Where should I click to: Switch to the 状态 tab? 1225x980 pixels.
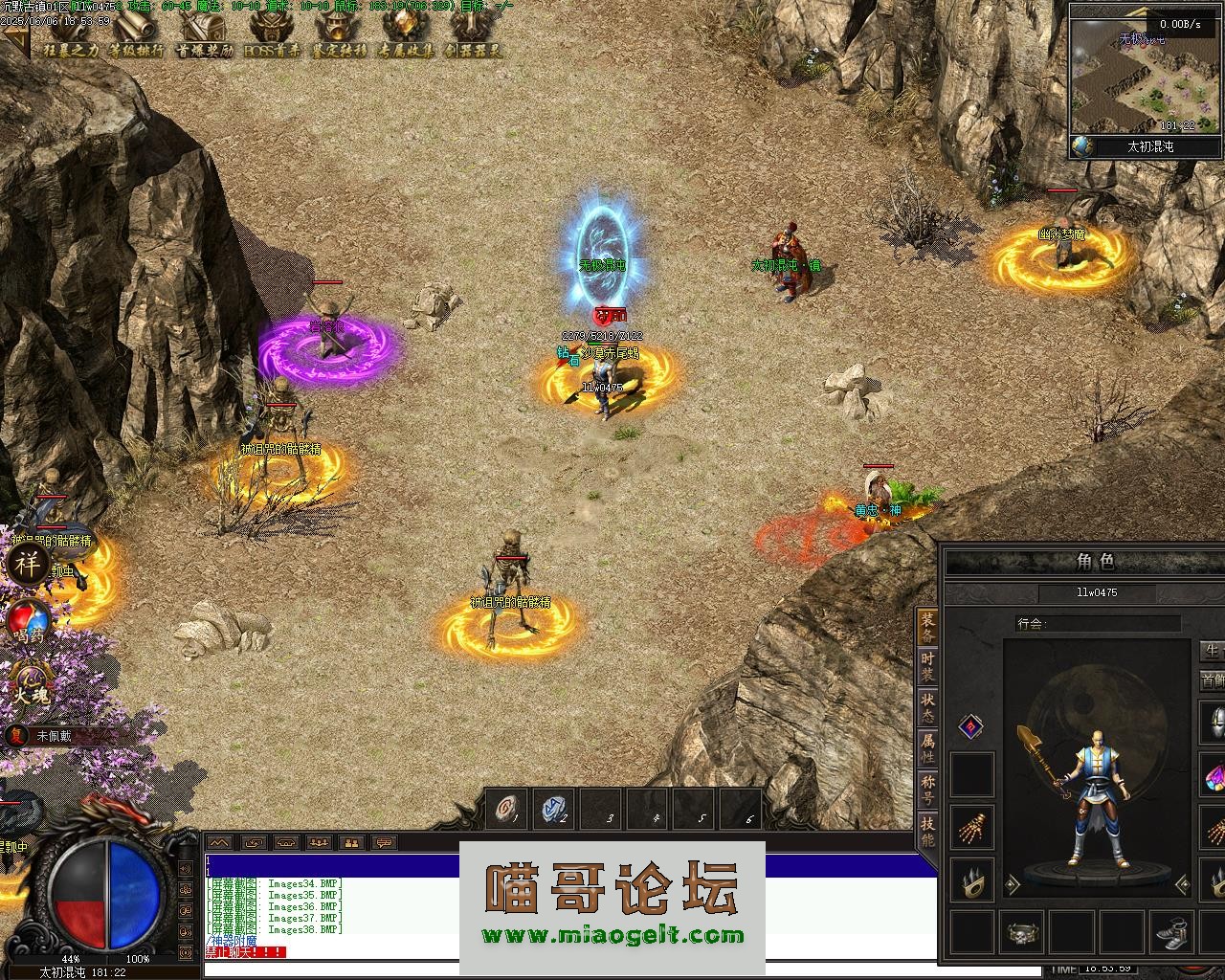(926, 707)
